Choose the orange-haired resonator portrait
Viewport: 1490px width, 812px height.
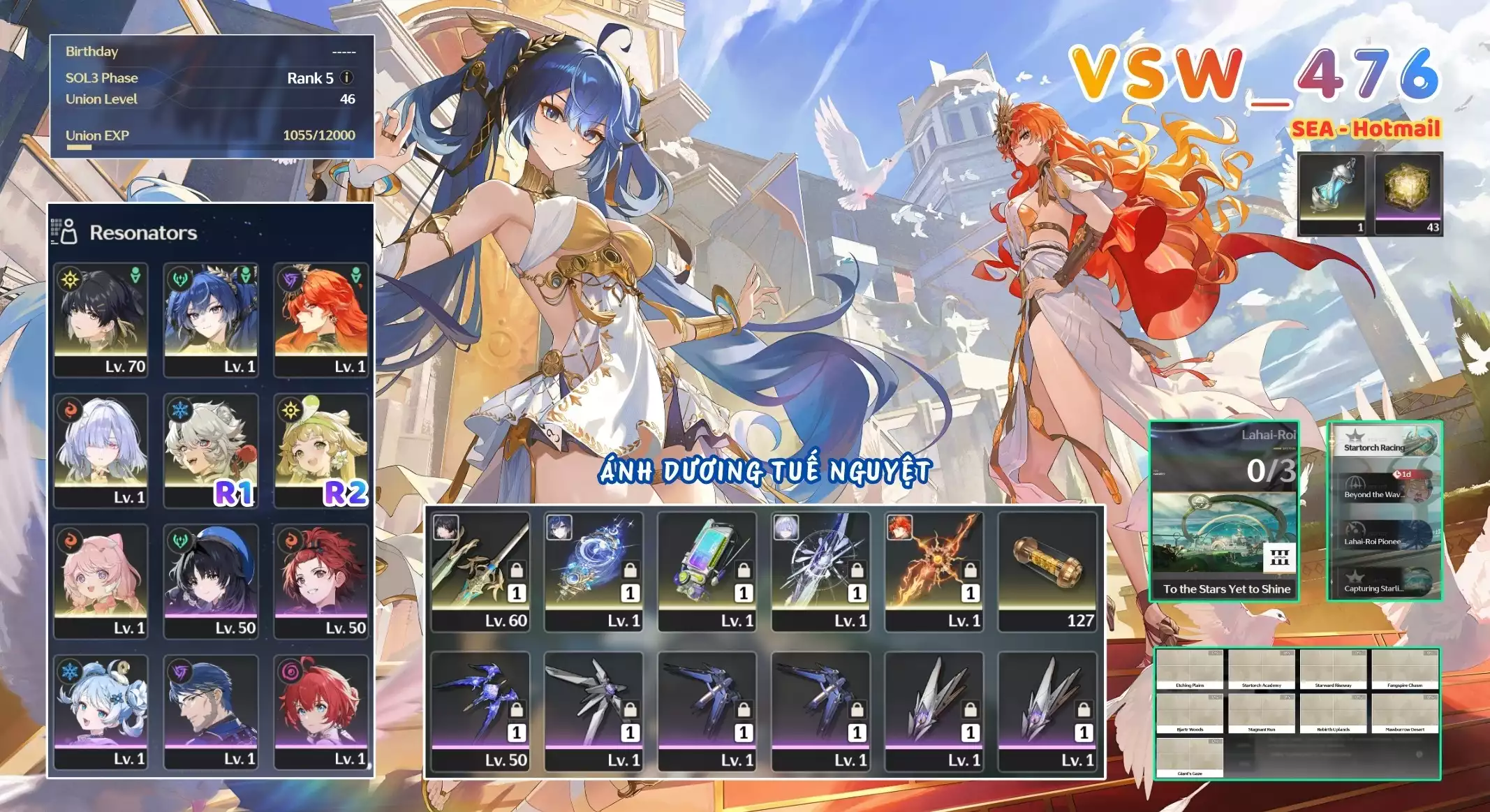pyautogui.click(x=320, y=320)
